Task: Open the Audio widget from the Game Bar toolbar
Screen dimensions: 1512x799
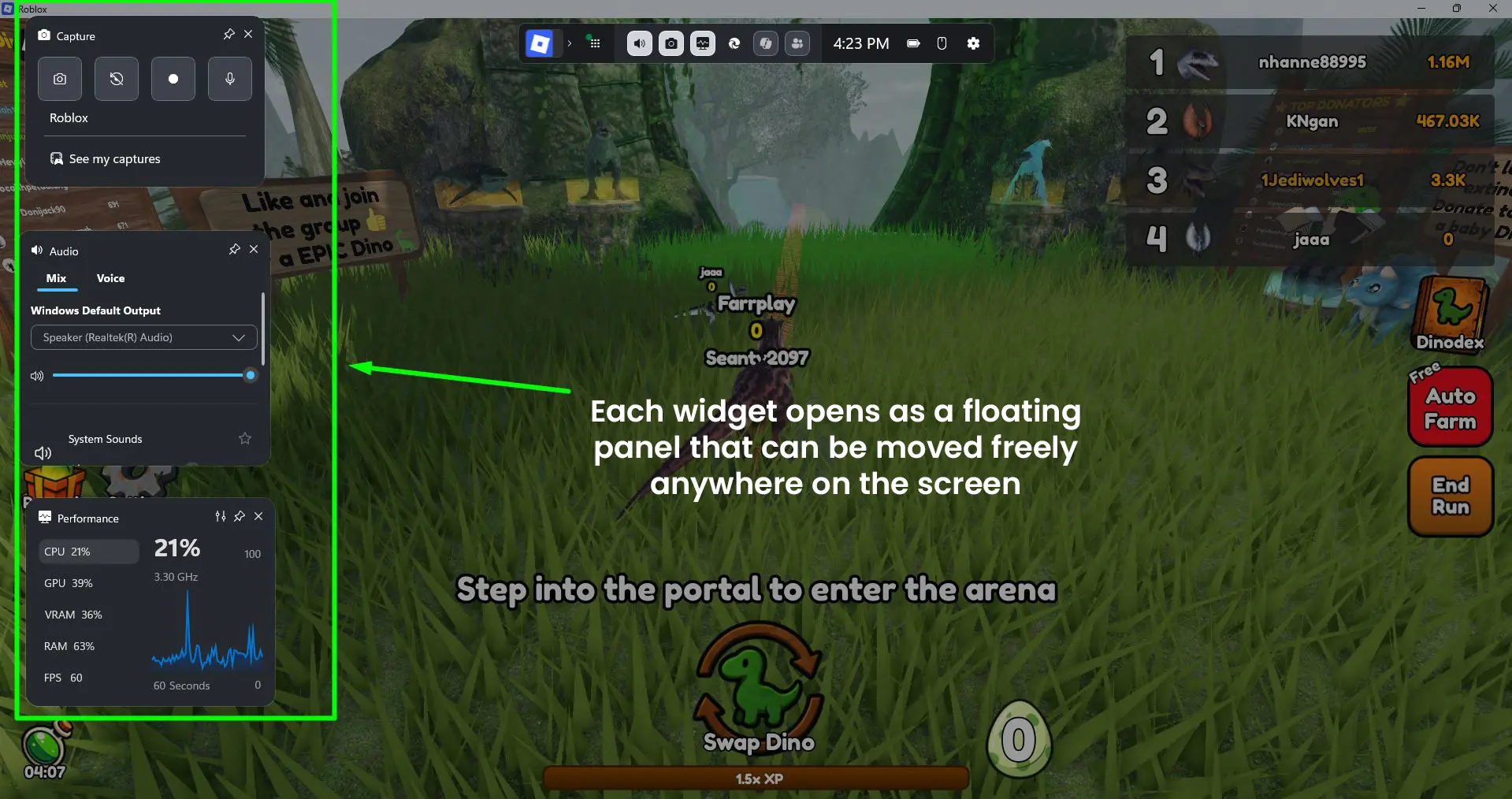Action: pos(639,43)
